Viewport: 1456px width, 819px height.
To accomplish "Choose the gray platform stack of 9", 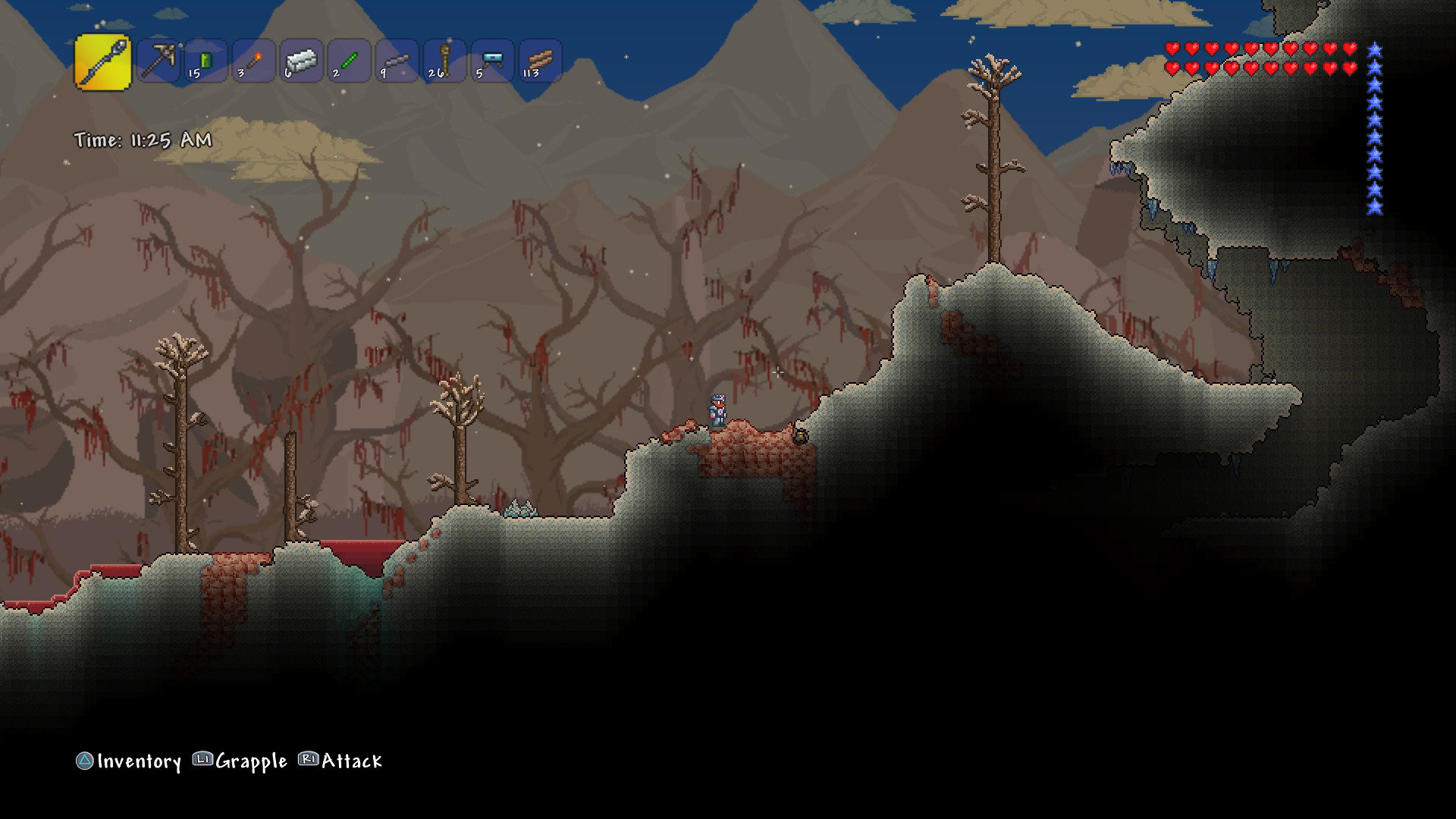I will [397, 61].
